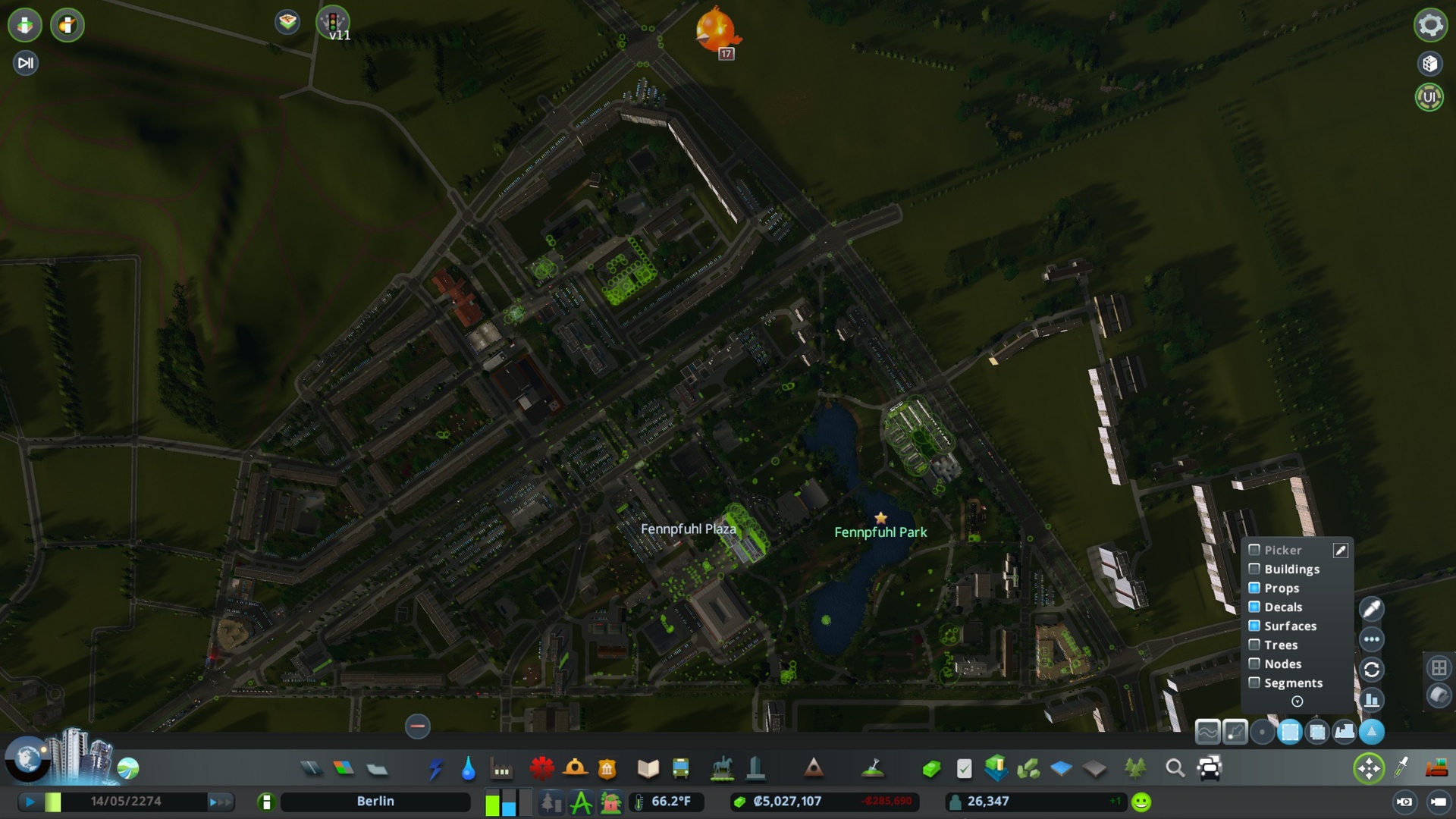Disable the Props filter checkbox
This screenshot has width=1456, height=819.
1254,588
